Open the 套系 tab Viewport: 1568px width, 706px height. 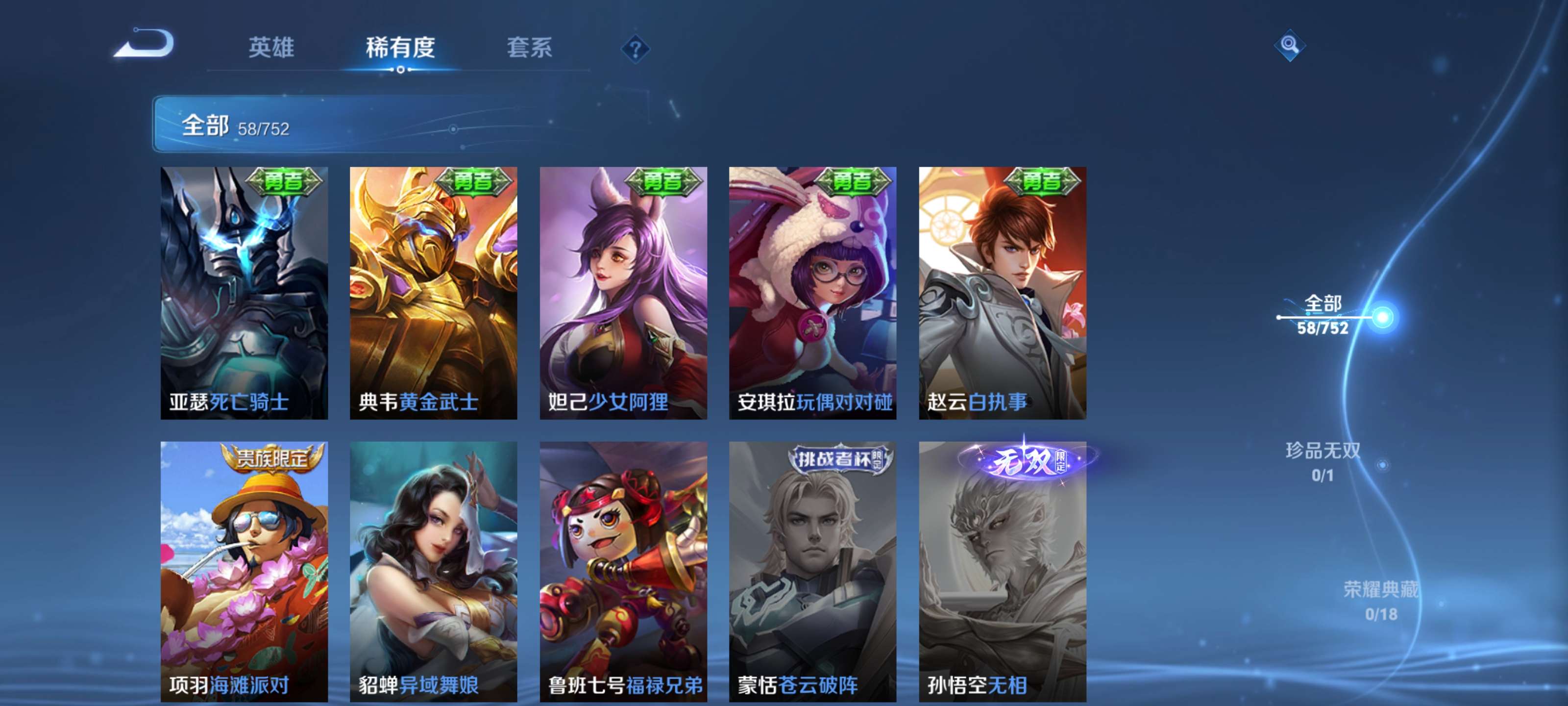pos(529,48)
